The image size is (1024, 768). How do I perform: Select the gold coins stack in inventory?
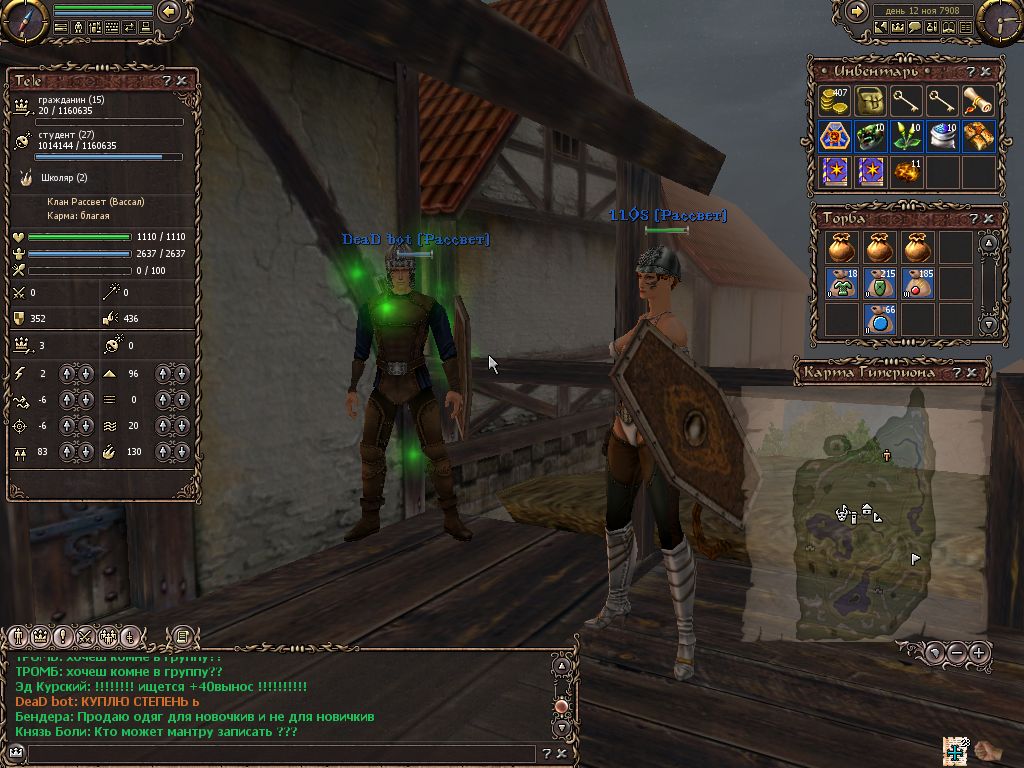pos(833,100)
